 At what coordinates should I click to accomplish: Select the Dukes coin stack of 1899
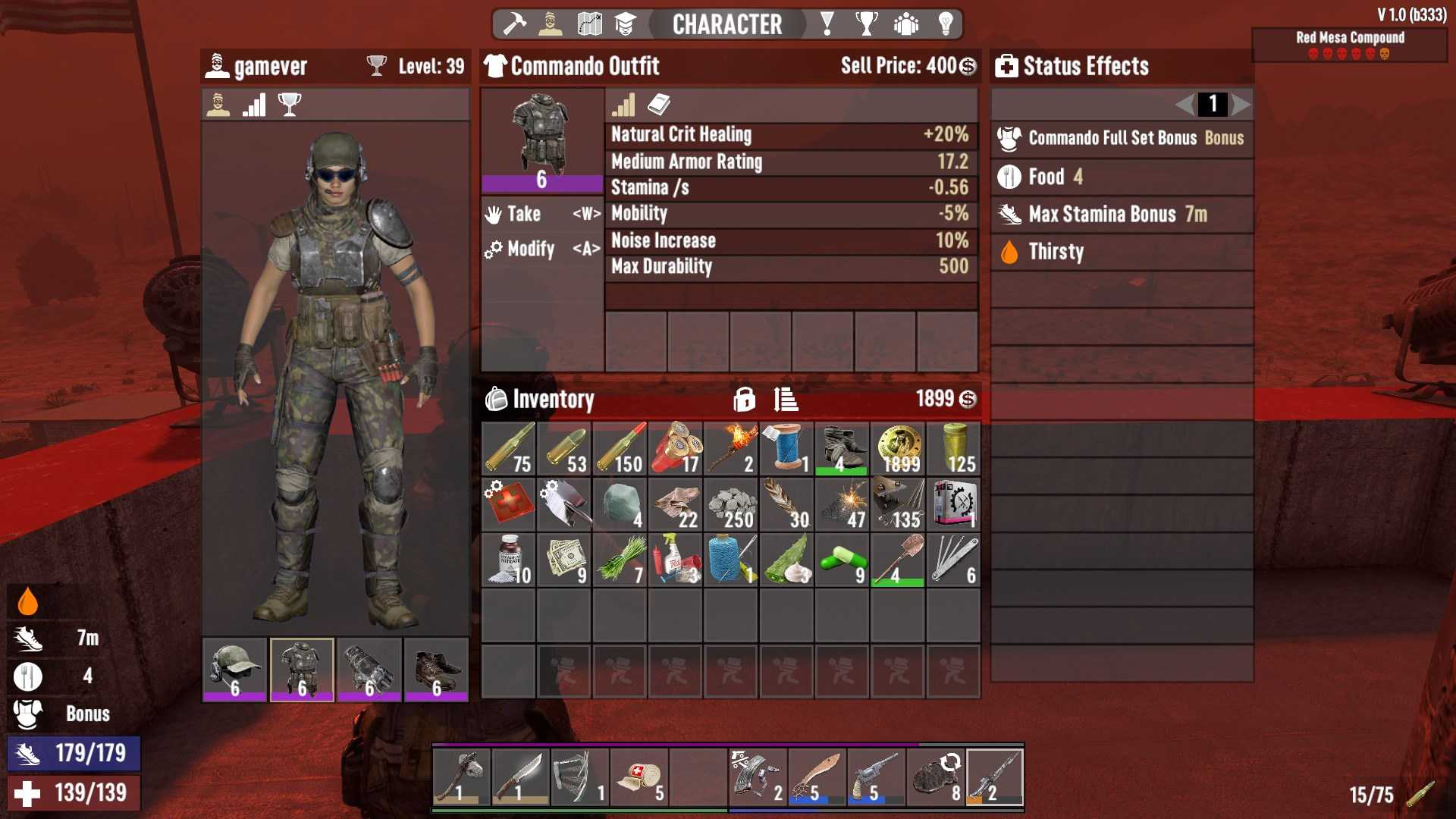[898, 449]
